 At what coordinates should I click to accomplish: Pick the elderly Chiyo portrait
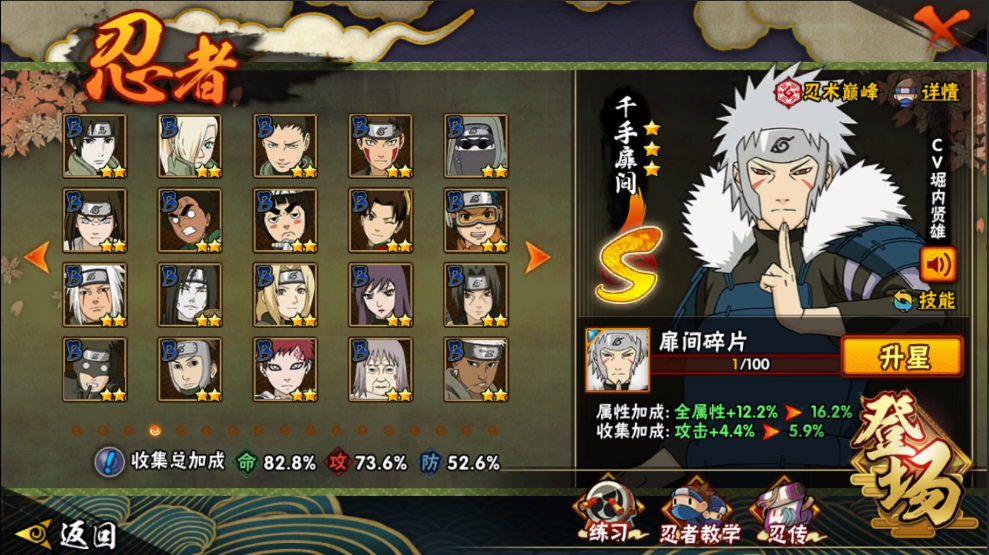[380, 370]
